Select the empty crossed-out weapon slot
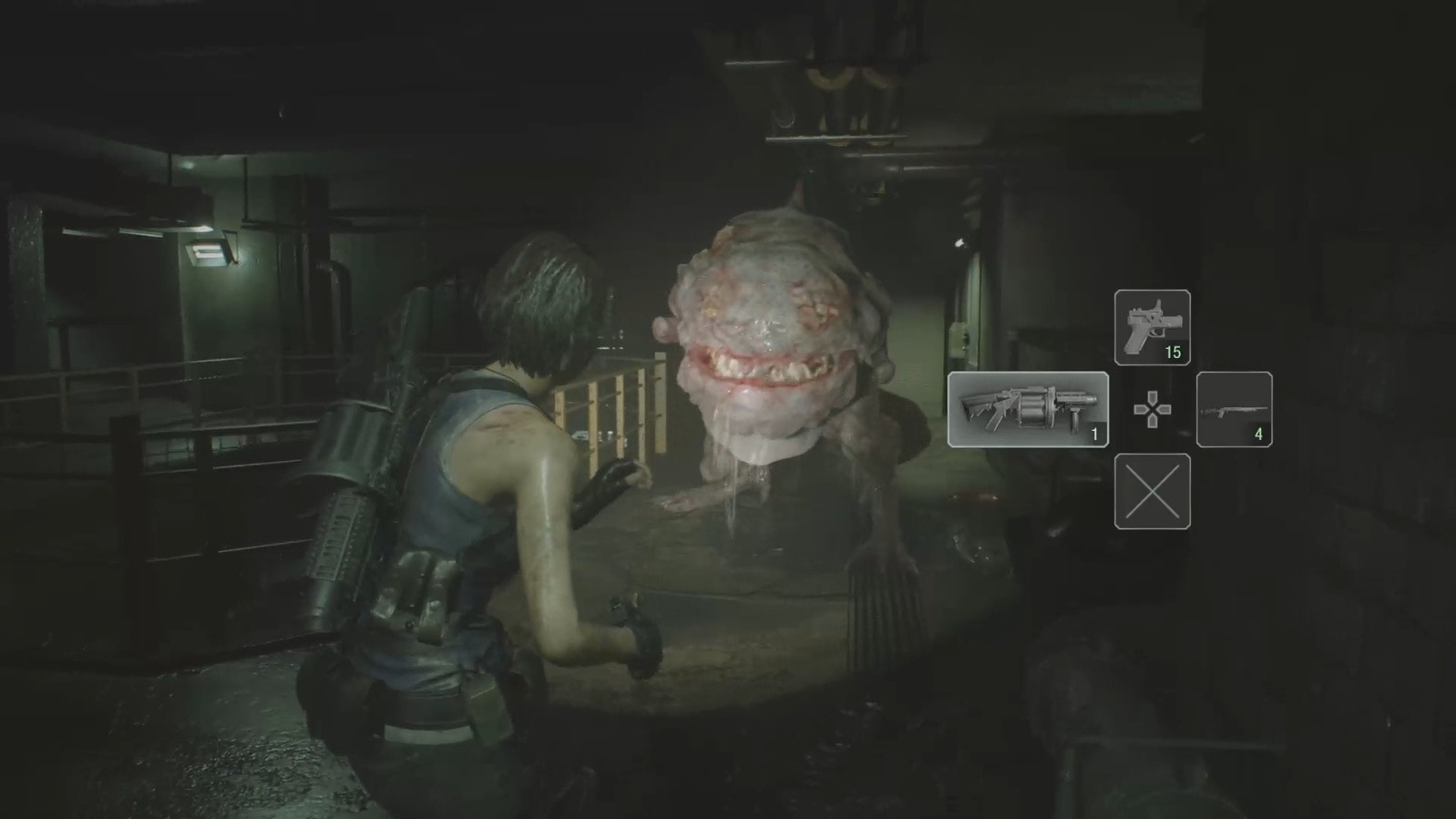 [1152, 491]
